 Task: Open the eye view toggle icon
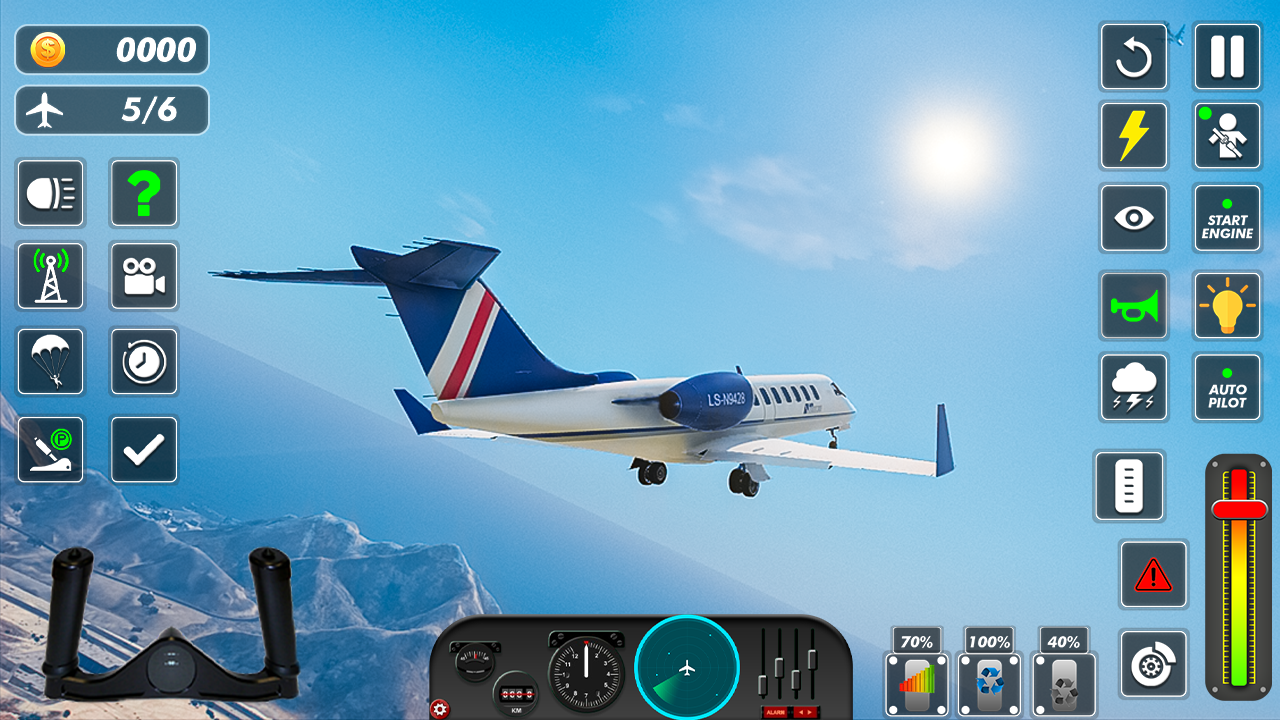[x=1134, y=218]
